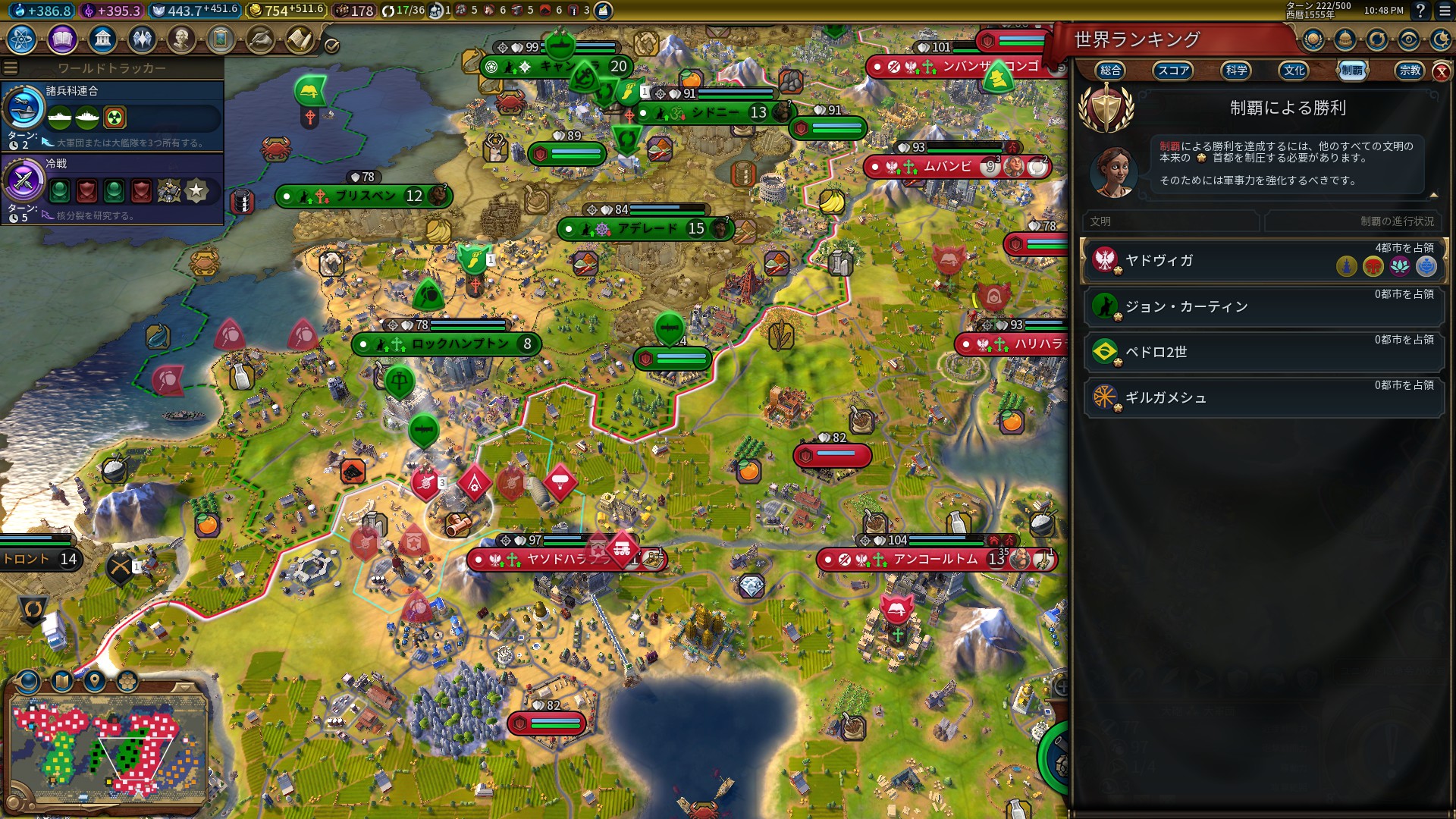Toggle the minimap map pin button
Screen dimensions: 1456x819
[95, 681]
